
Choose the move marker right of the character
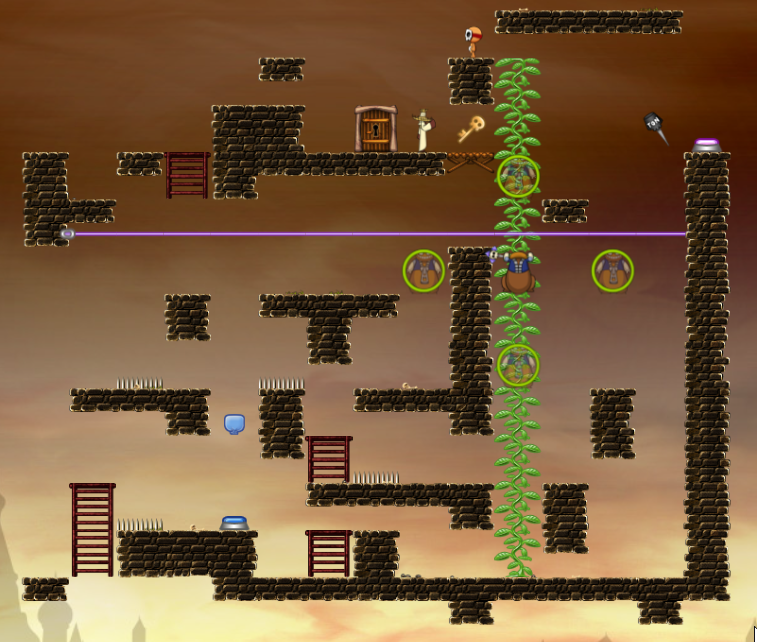tap(612, 271)
